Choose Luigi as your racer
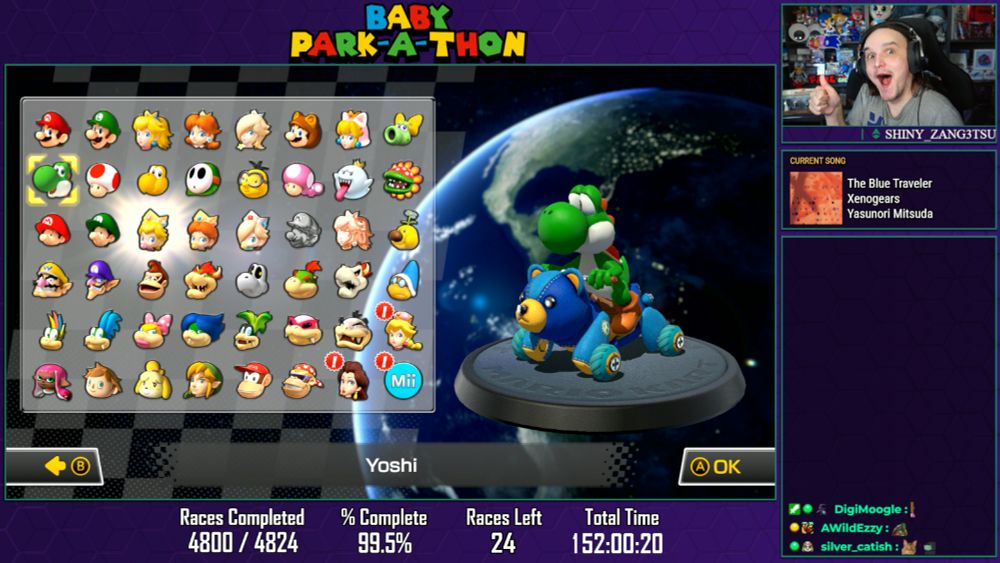This screenshot has height=563, width=1000. click(102, 130)
